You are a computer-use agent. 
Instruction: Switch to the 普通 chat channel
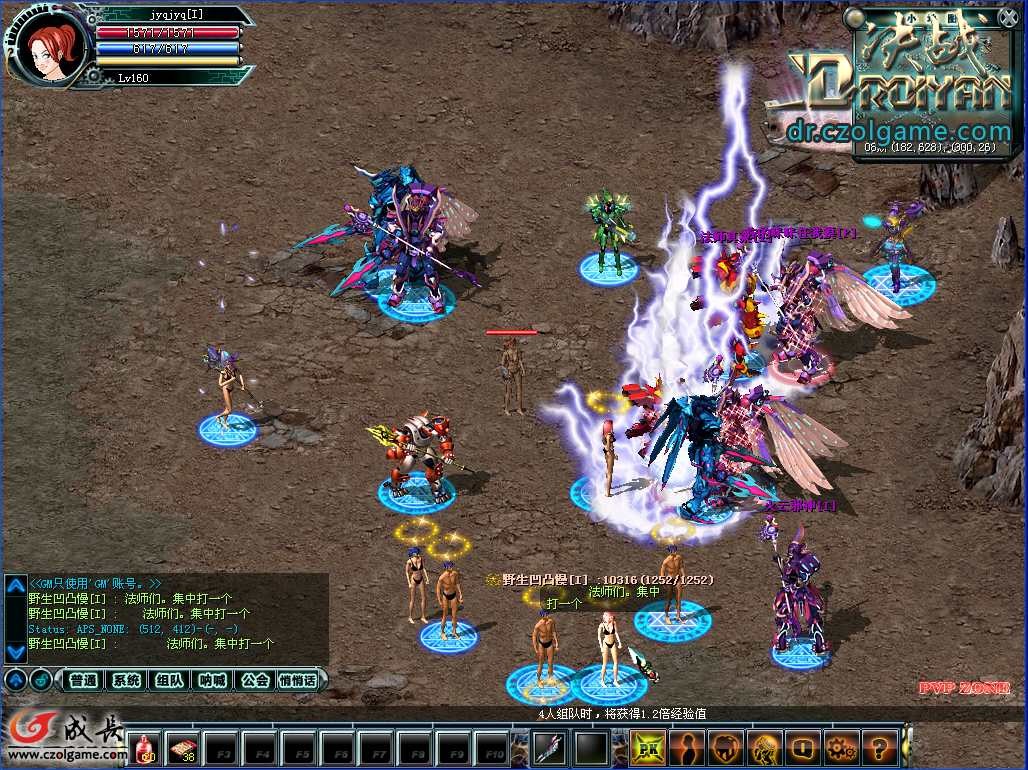(84, 680)
